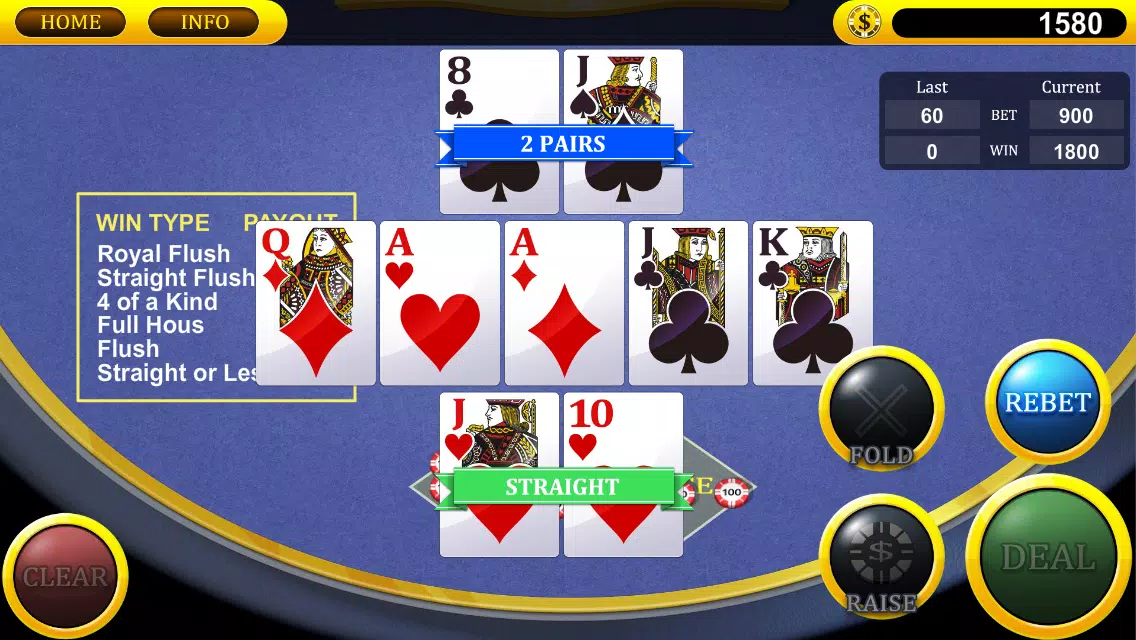This screenshot has width=1136, height=640.
Task: Fold the current hand
Action: click(881, 410)
